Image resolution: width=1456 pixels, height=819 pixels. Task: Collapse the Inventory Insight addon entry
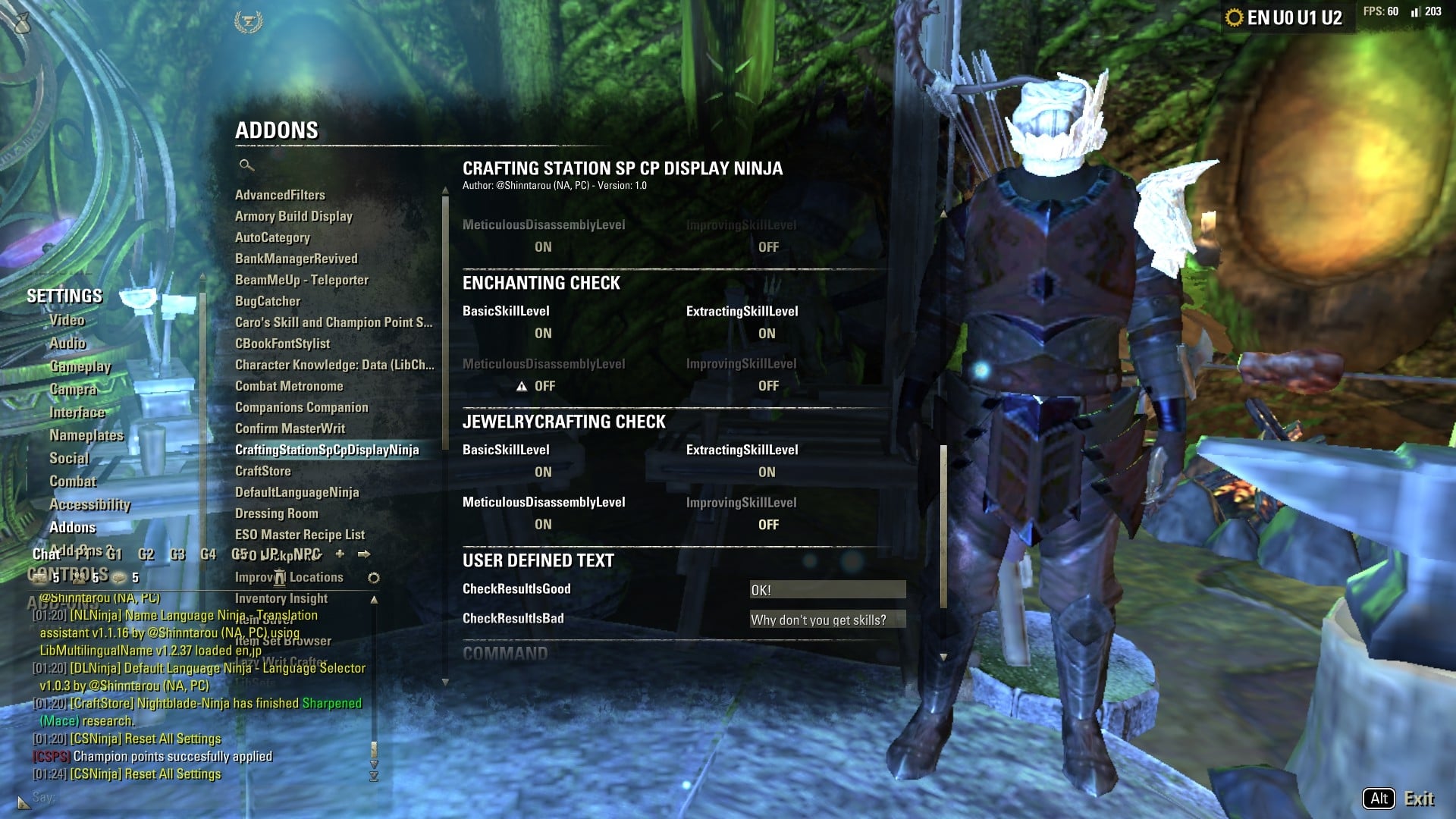click(373, 598)
